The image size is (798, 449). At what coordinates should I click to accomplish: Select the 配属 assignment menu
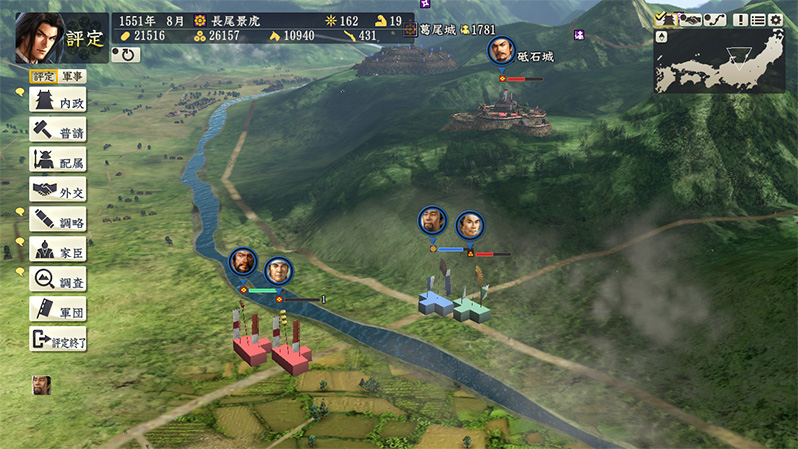(x=58, y=160)
